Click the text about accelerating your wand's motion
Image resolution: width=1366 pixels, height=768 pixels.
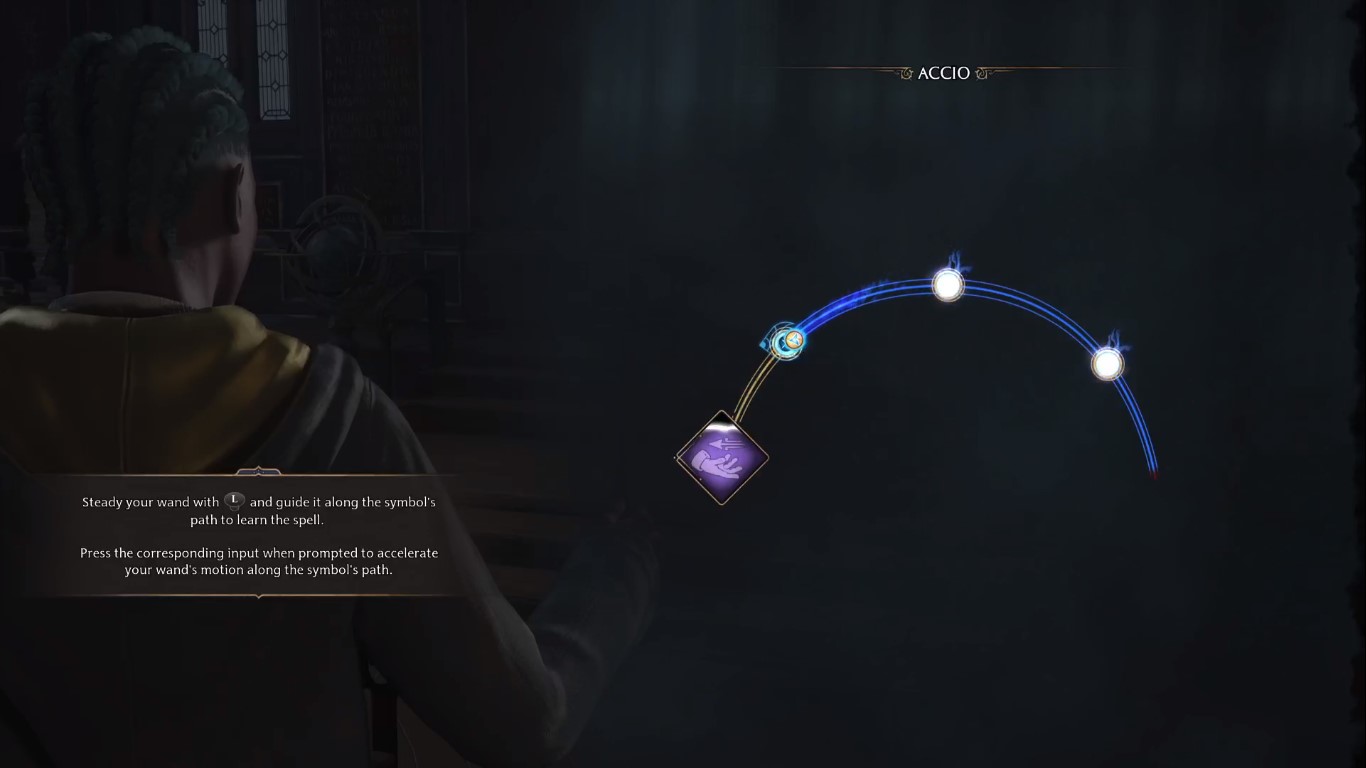tap(260, 560)
